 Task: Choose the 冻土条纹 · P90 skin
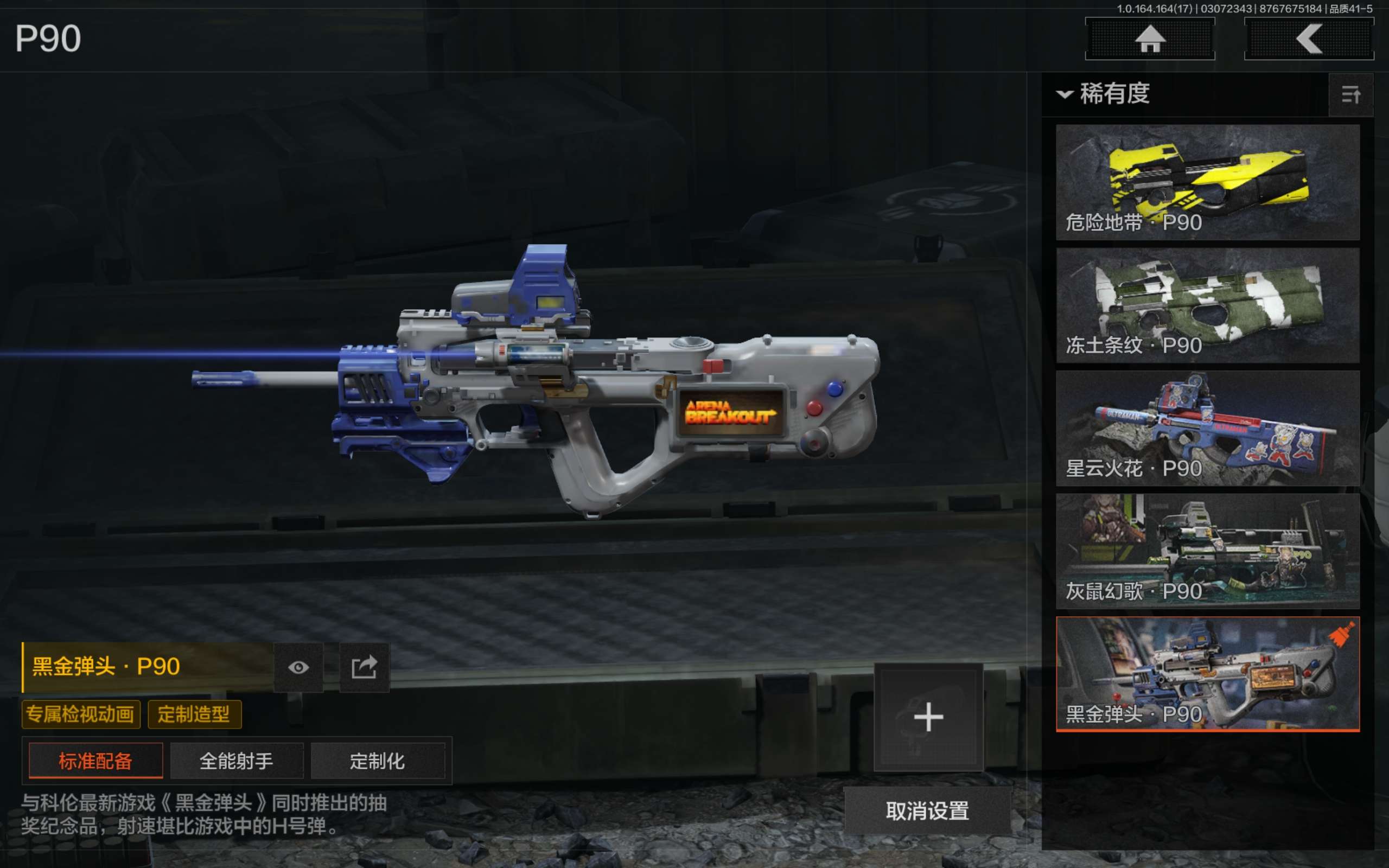1207,305
